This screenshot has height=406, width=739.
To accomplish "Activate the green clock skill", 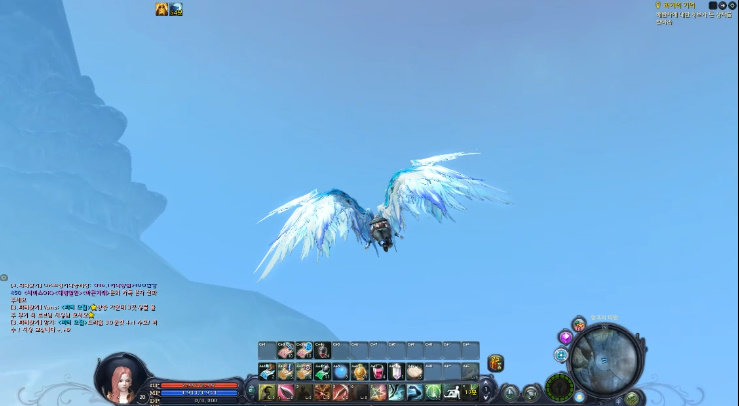I will [x=432, y=392].
